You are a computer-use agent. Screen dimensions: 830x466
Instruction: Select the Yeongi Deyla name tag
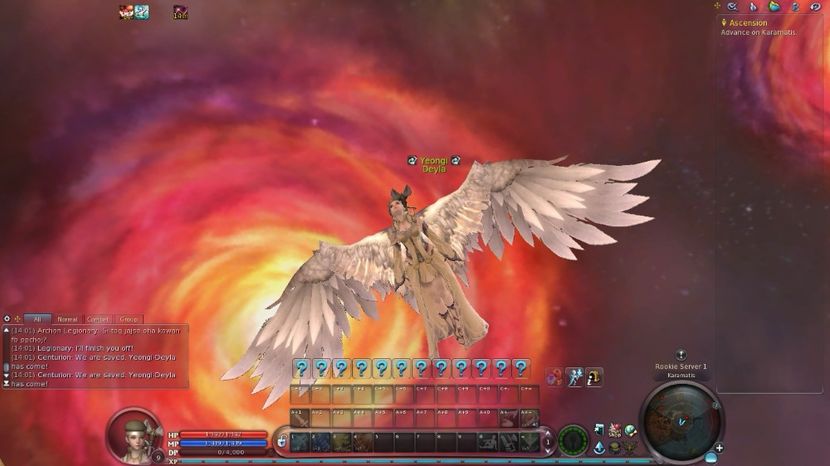pyautogui.click(x=432, y=165)
